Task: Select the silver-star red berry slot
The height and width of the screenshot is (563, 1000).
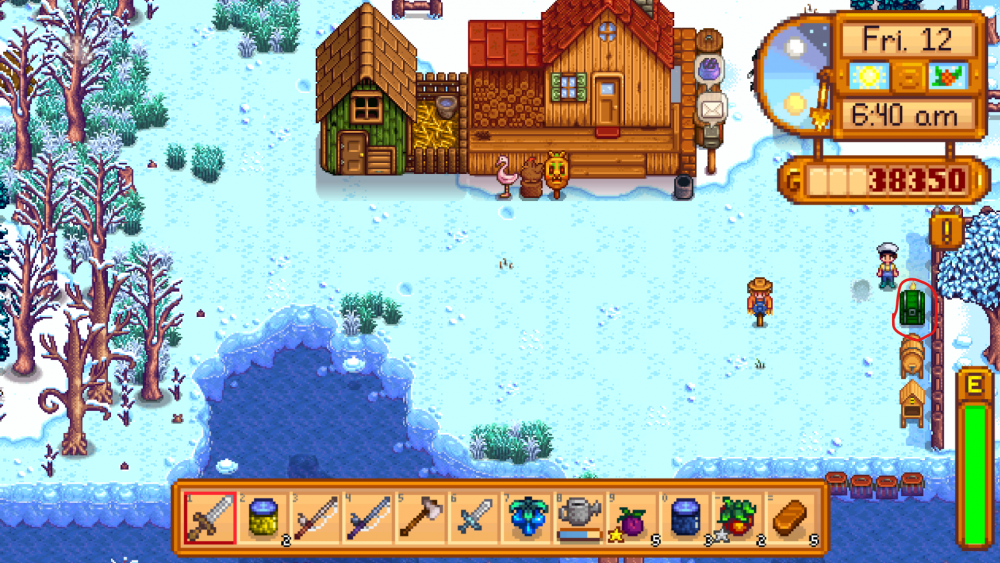Action: [x=738, y=518]
